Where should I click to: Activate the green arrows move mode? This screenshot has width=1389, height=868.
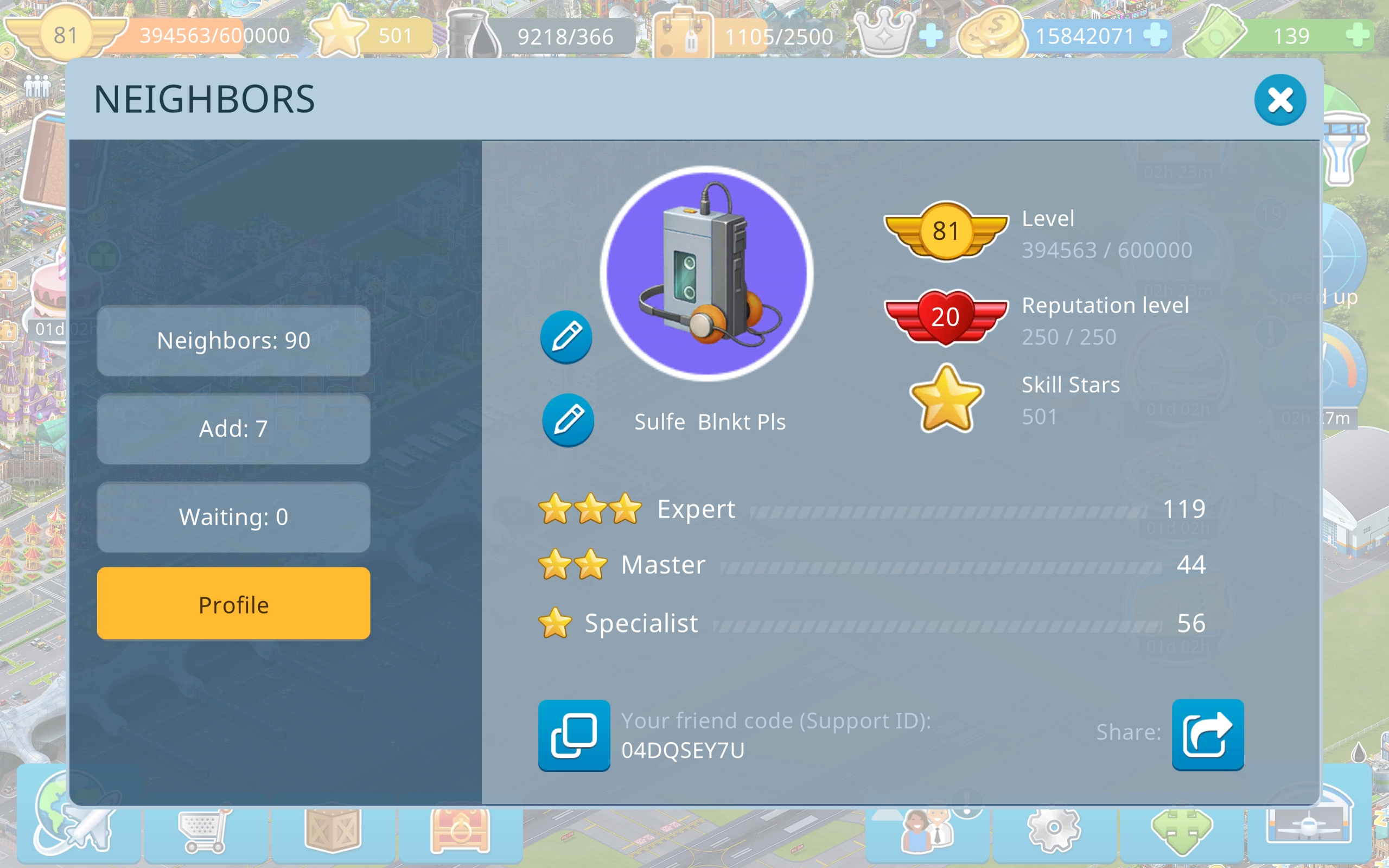tap(1181, 830)
